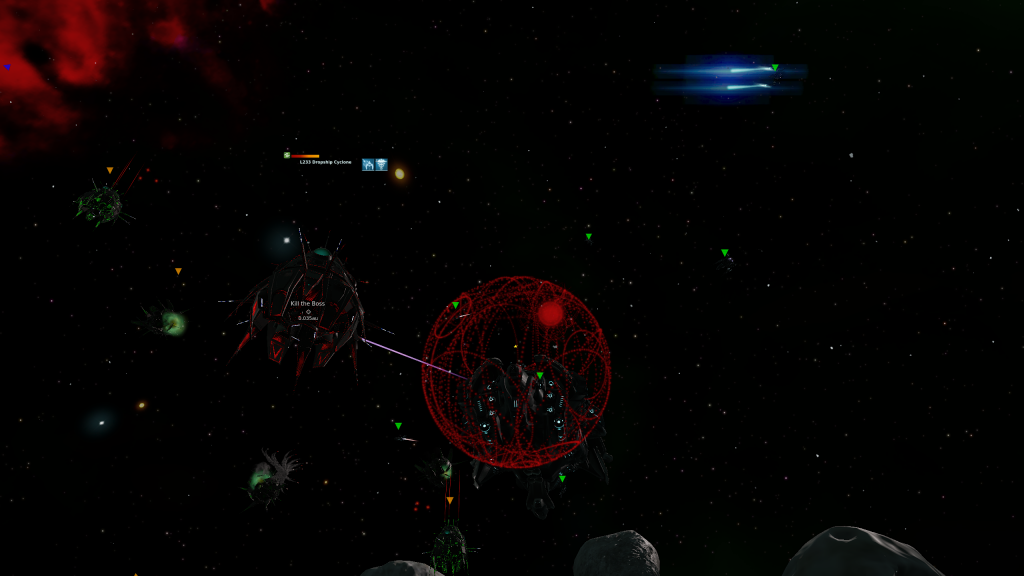Screen dimensions: 1024x576
Task: Click the ship icon beside the Dropship Cyclone label
Action: click(368, 164)
